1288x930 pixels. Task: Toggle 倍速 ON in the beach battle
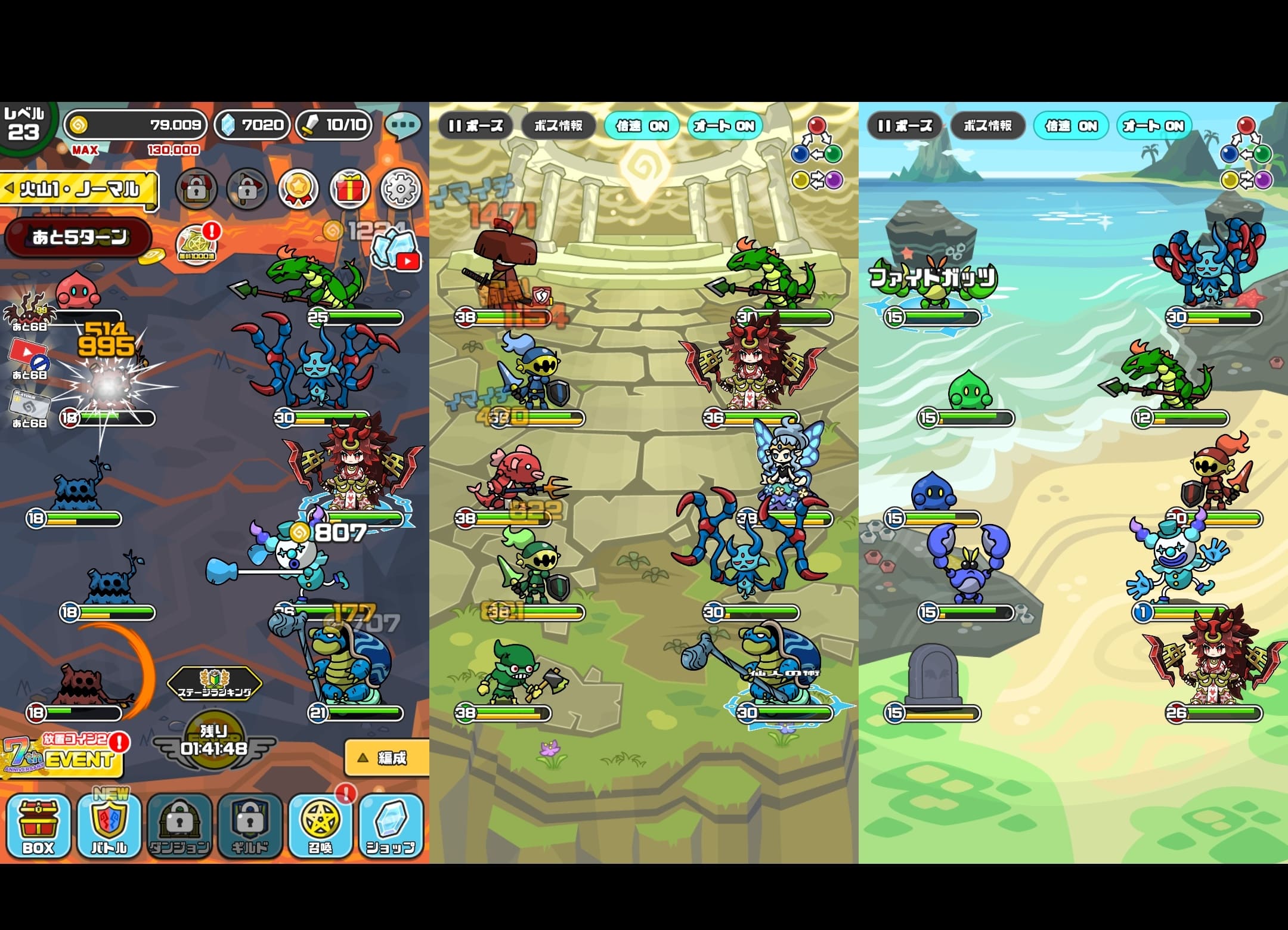tap(1071, 126)
